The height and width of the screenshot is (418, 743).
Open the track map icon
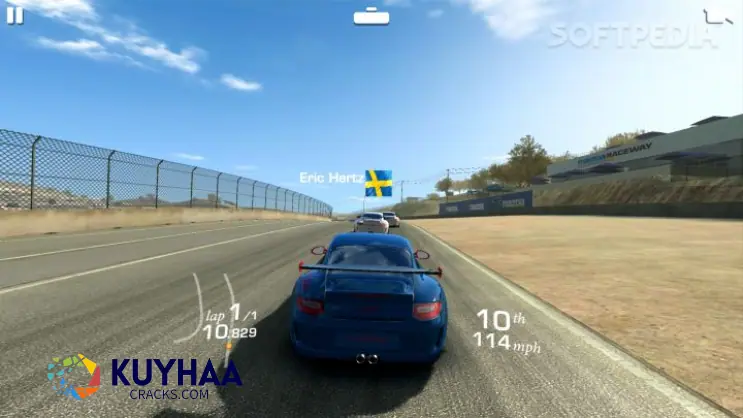point(717,16)
